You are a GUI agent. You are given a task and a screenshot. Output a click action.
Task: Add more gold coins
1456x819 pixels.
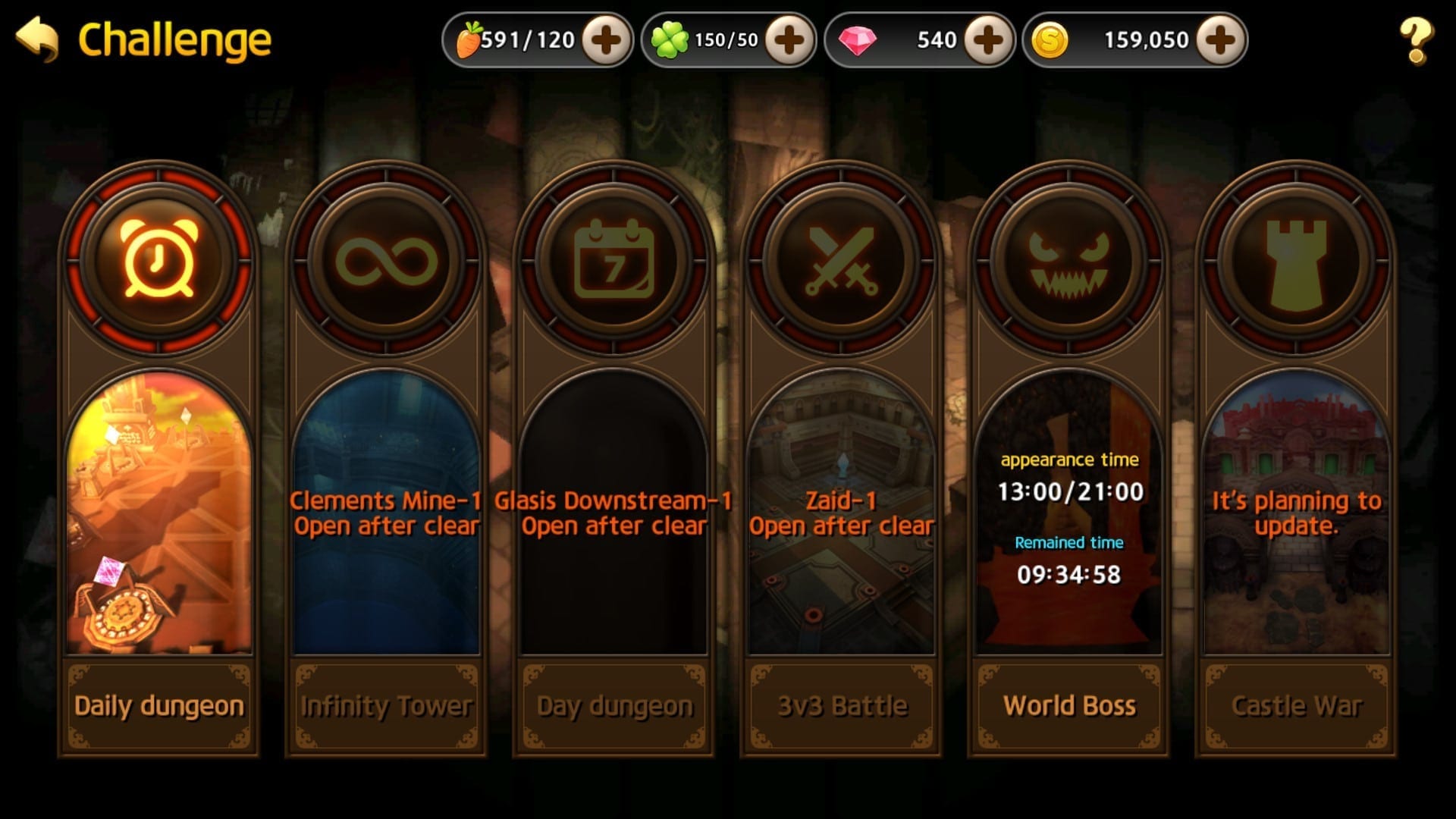pos(1220,40)
